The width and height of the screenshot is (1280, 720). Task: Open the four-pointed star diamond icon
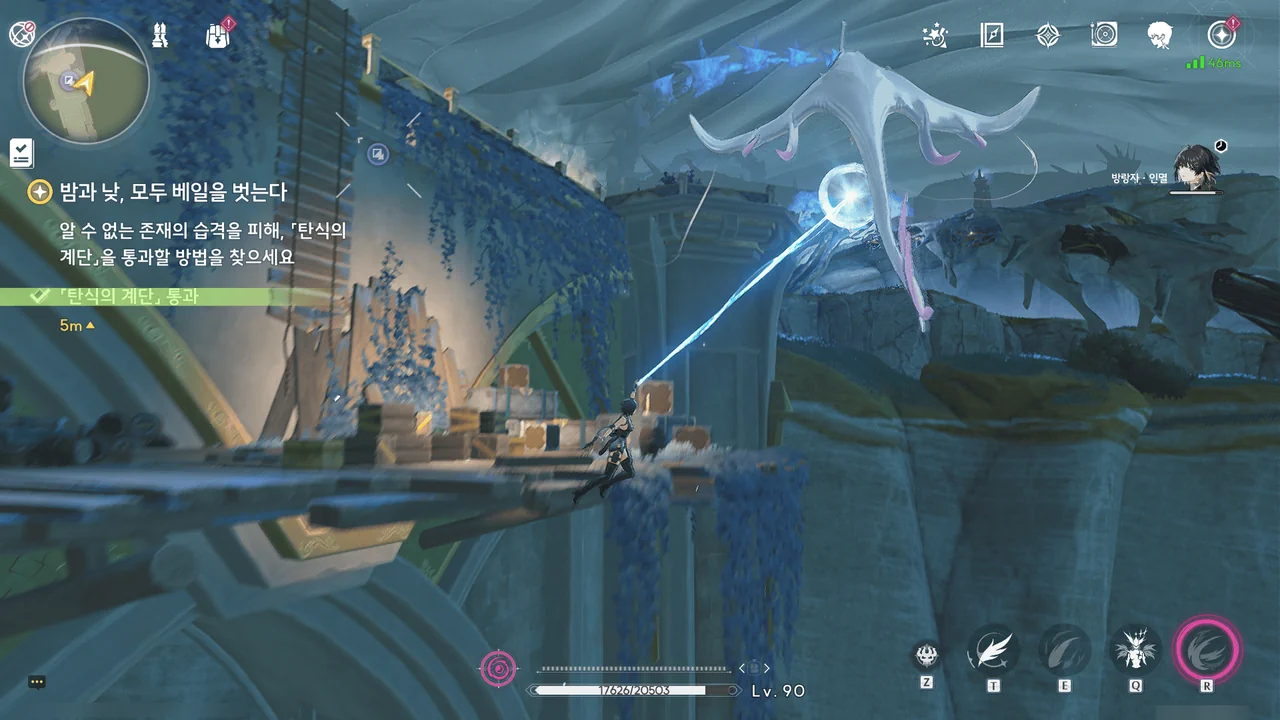click(1047, 36)
